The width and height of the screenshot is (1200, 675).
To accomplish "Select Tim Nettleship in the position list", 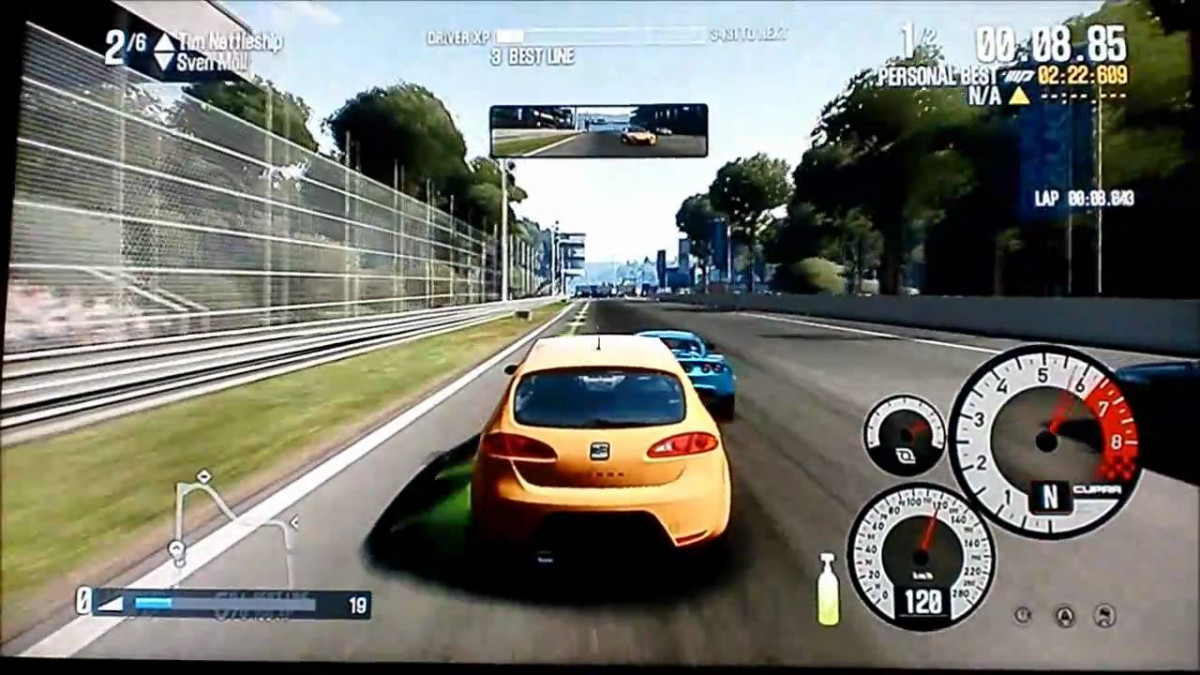I will click(229, 42).
